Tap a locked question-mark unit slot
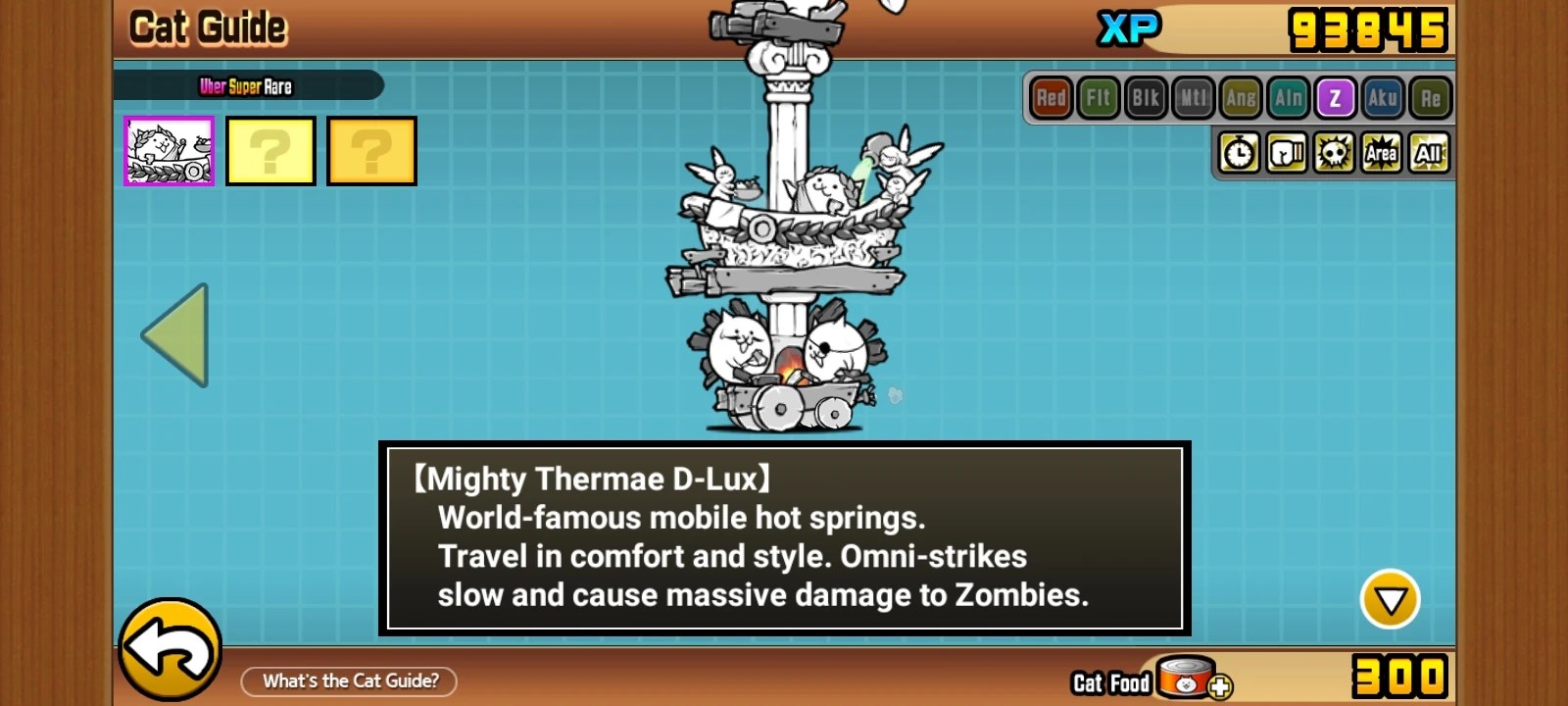 pyautogui.click(x=271, y=150)
